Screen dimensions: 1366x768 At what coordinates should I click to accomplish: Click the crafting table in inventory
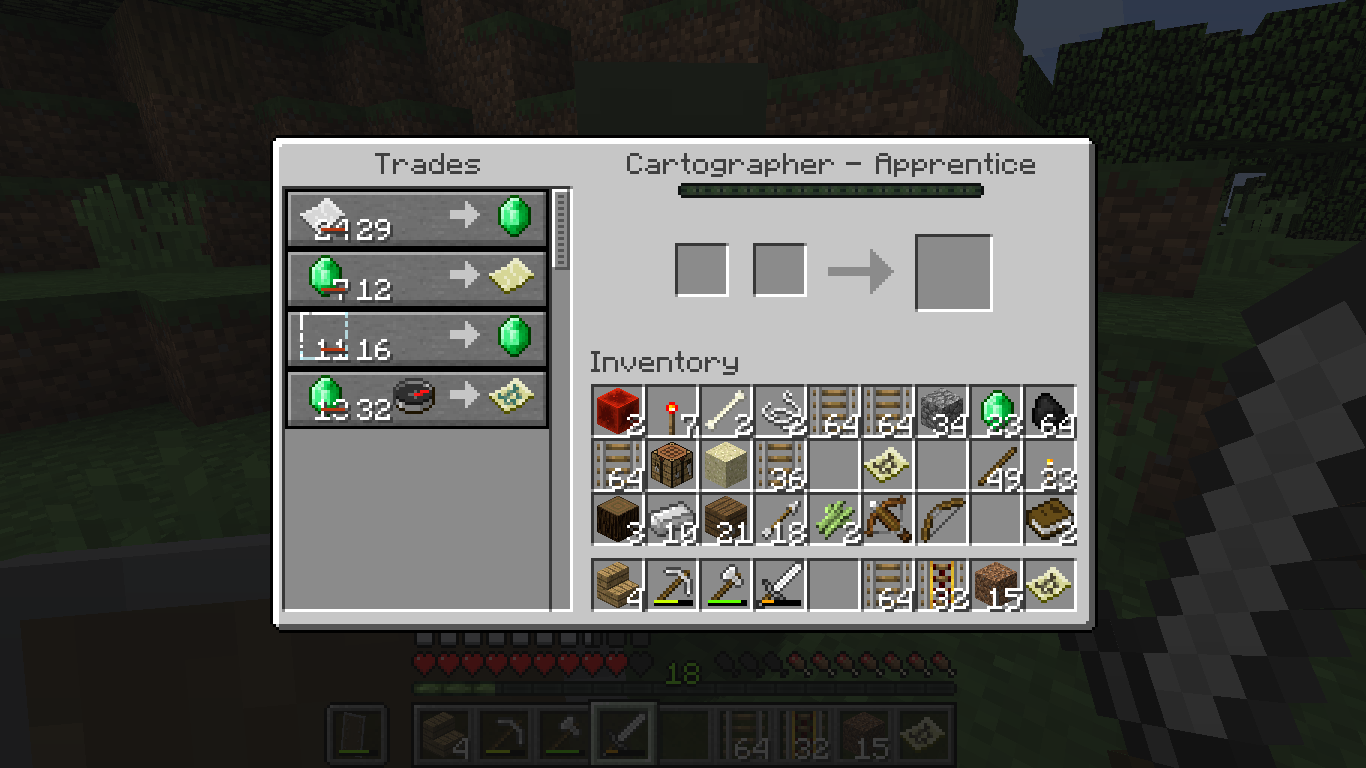click(x=672, y=466)
